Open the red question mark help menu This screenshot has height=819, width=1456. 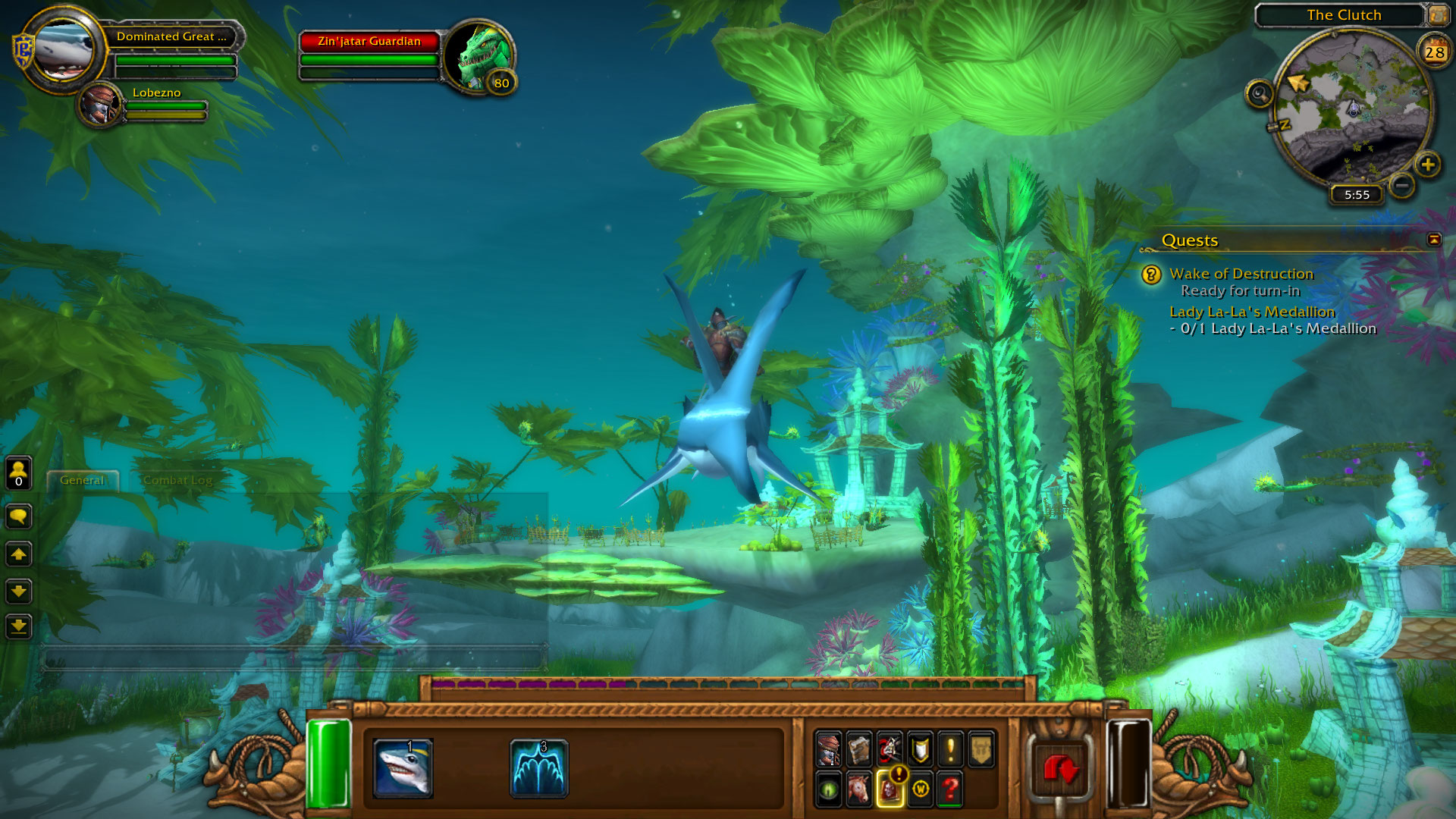[x=950, y=789]
